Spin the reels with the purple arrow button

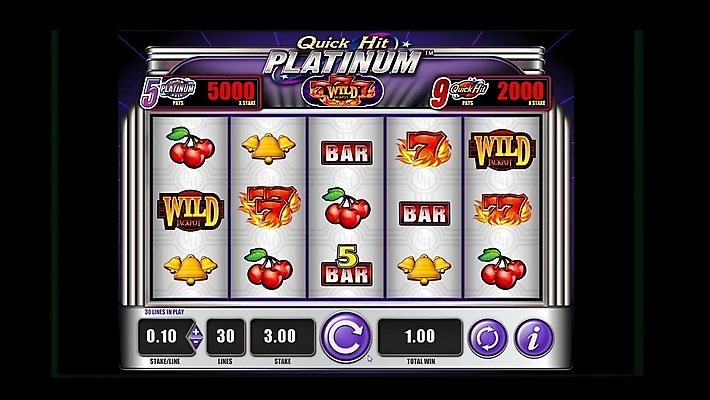[346, 338]
